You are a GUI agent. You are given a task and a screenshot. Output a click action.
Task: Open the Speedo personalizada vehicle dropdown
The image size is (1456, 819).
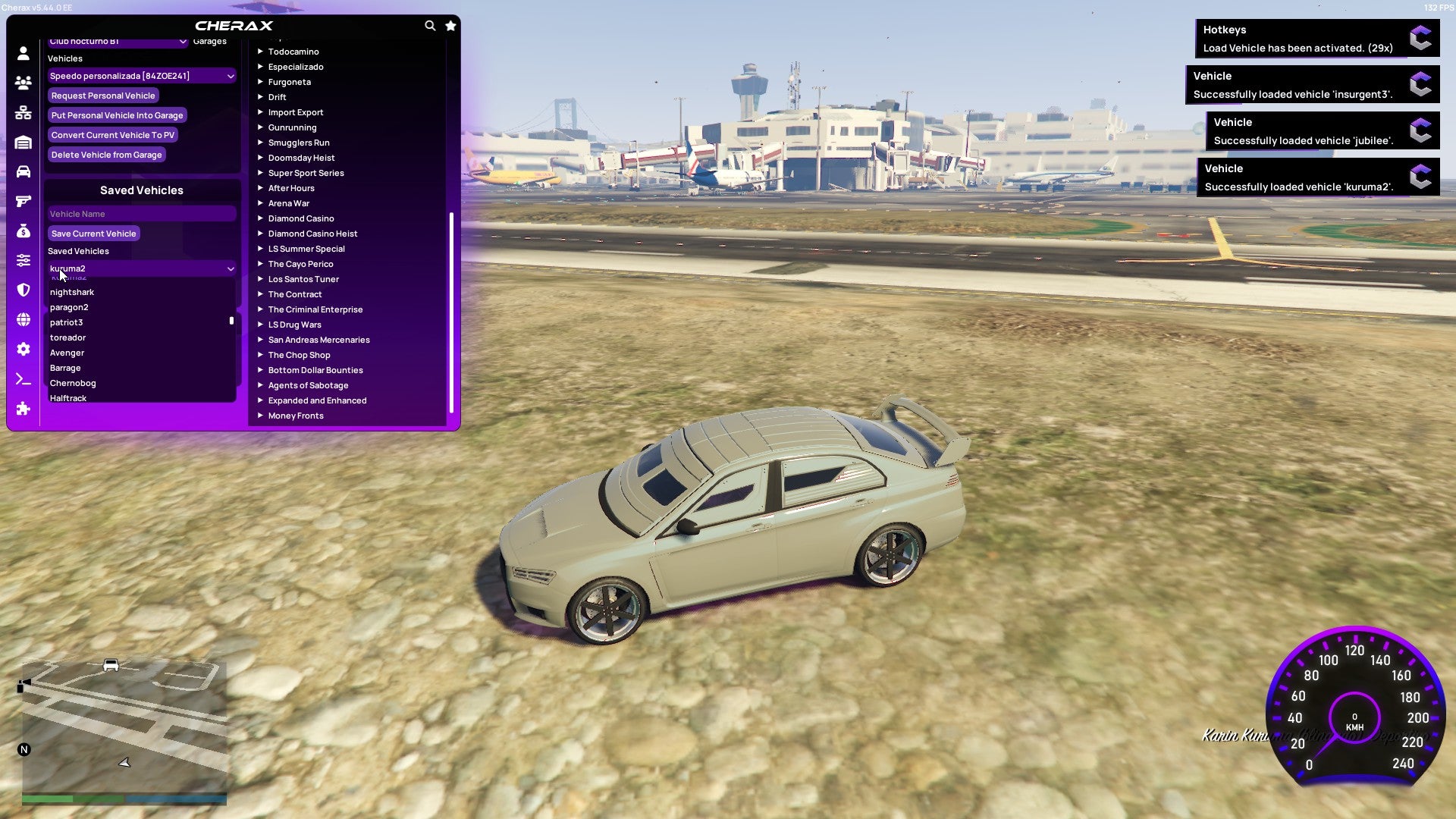(x=141, y=75)
